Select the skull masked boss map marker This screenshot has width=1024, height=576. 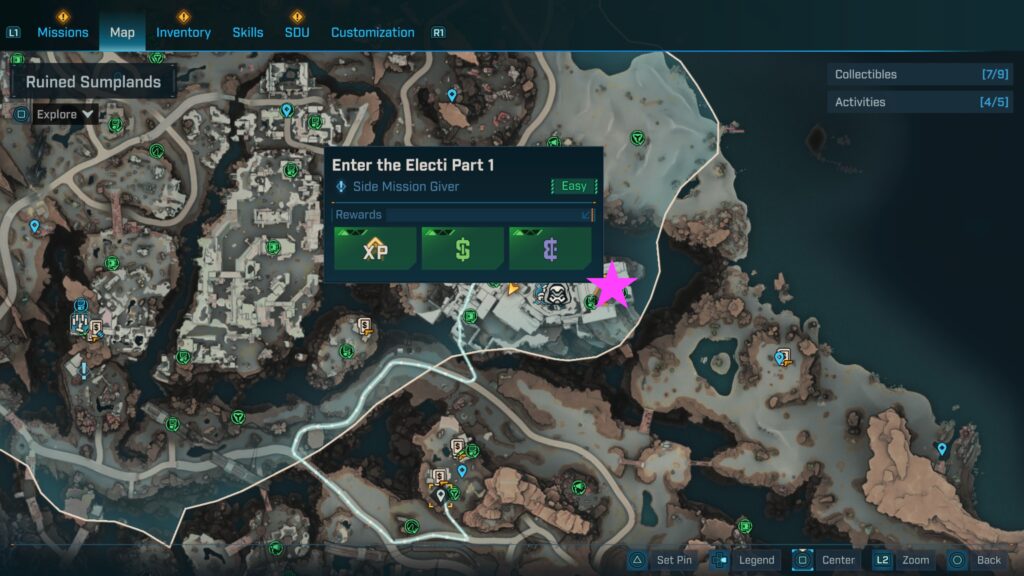point(556,293)
